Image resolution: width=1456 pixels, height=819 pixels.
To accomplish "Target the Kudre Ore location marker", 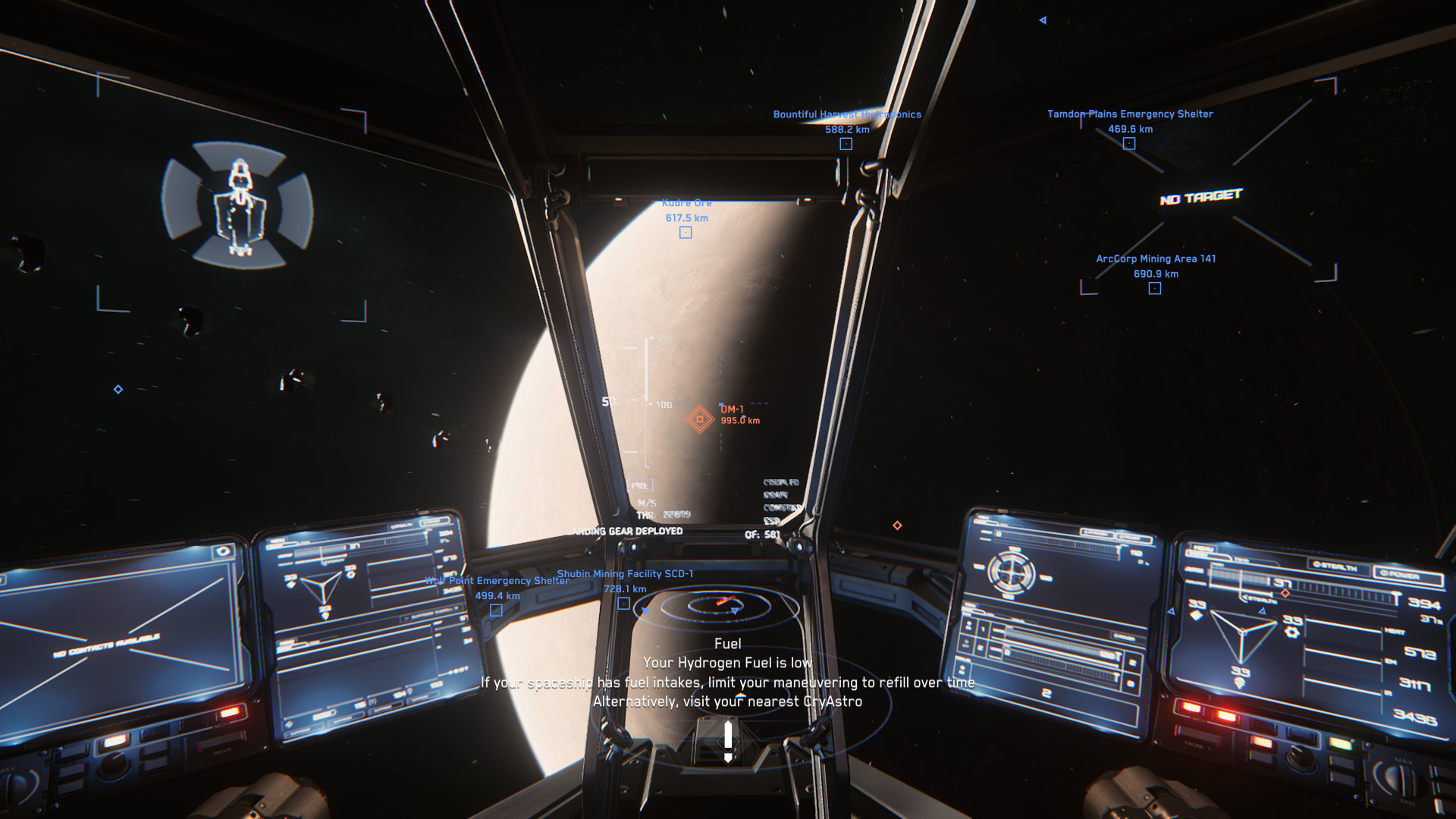I will tap(686, 233).
